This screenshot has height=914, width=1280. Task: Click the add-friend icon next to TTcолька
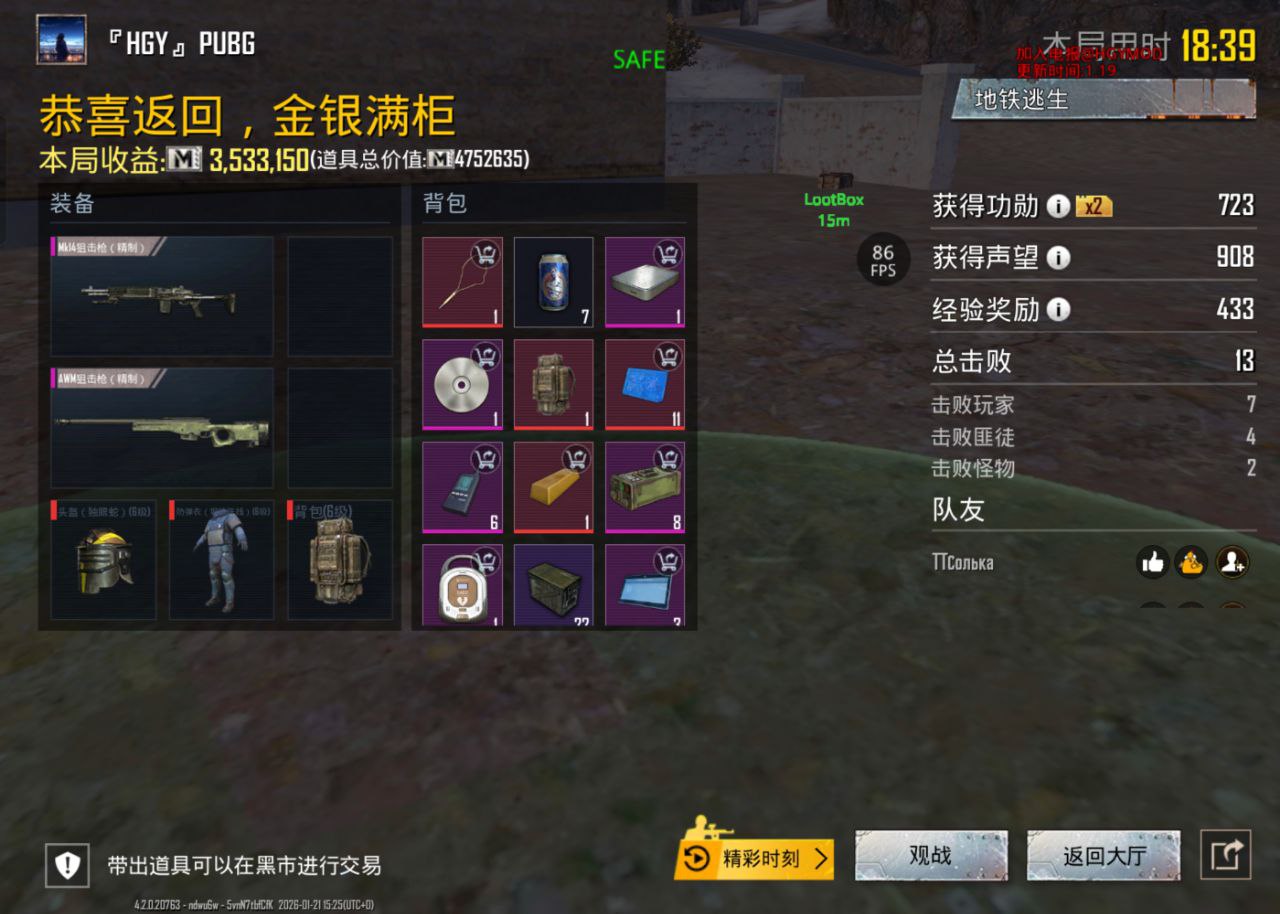point(1231,562)
